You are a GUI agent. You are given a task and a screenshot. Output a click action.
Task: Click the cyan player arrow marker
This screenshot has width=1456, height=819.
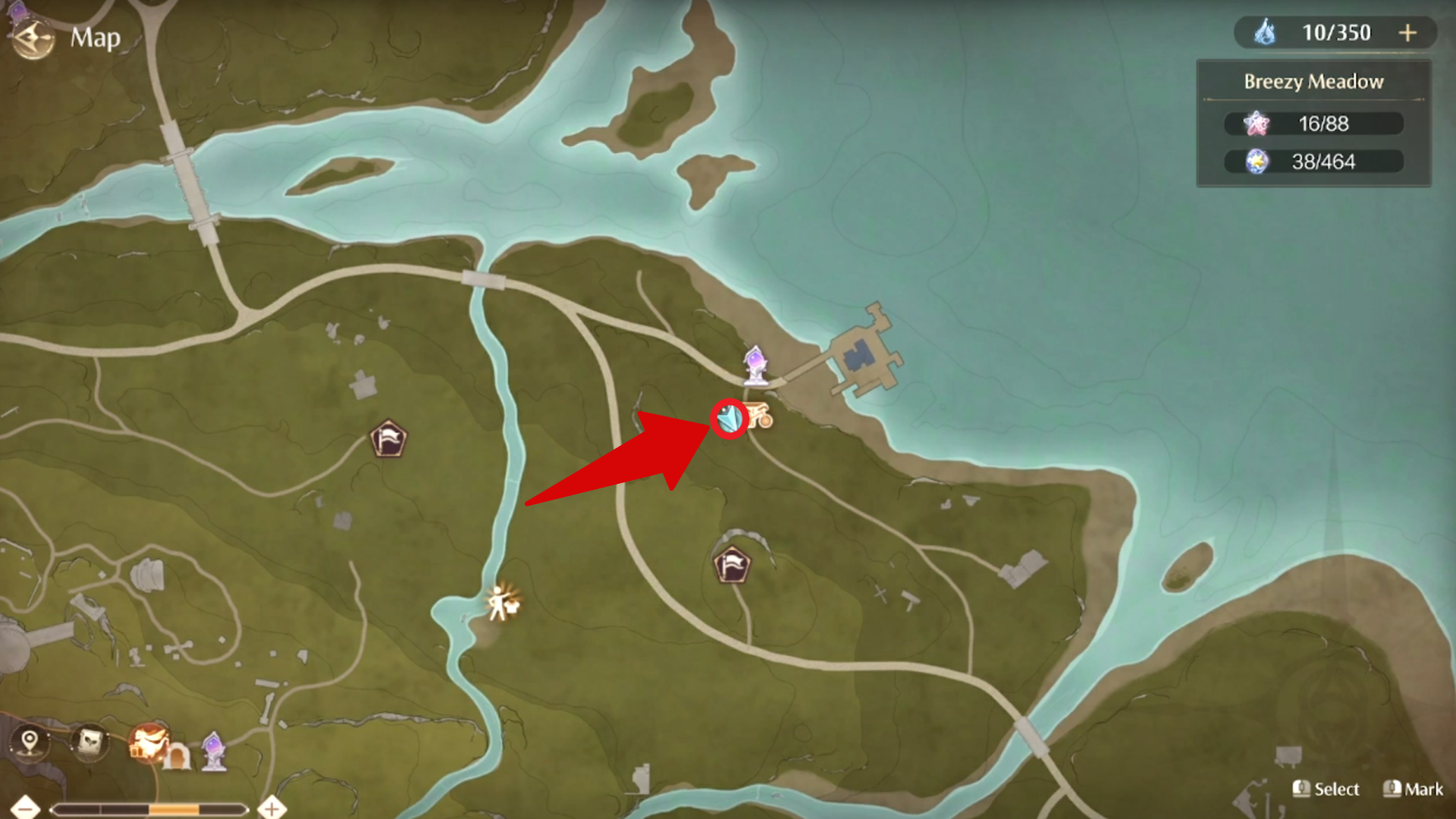(730, 418)
